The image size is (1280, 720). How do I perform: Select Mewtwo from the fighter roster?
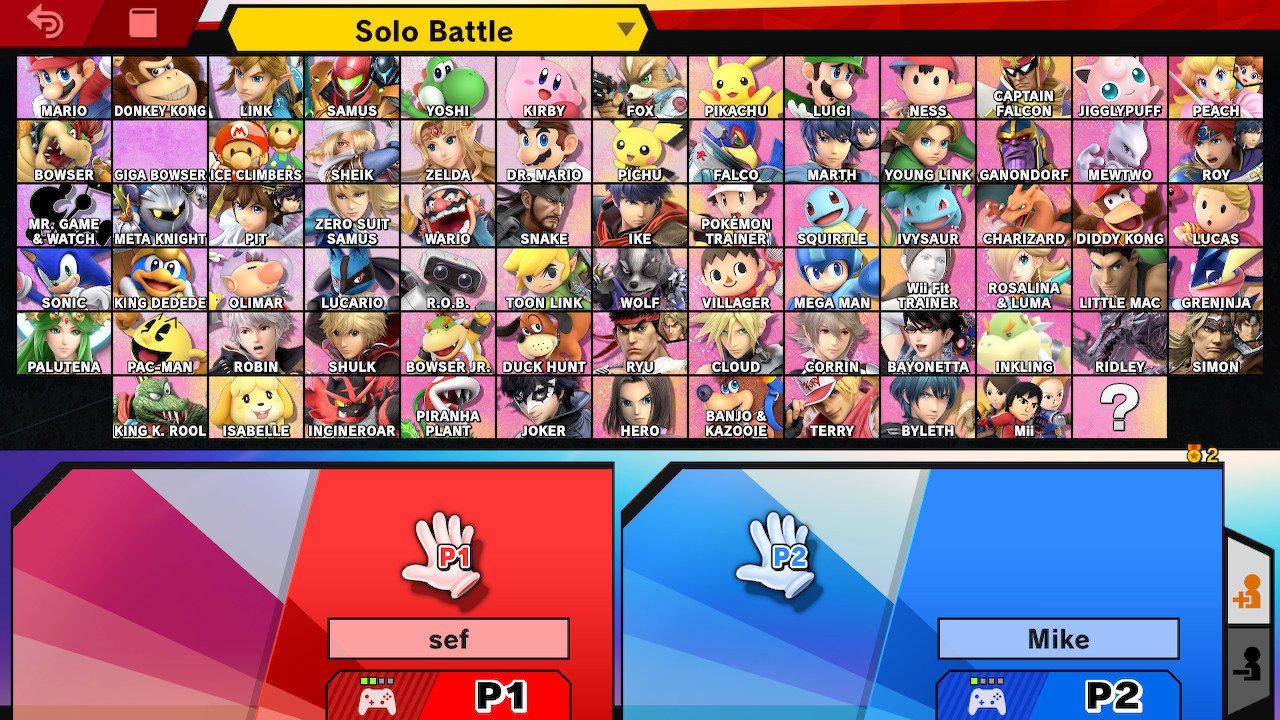tap(1119, 150)
